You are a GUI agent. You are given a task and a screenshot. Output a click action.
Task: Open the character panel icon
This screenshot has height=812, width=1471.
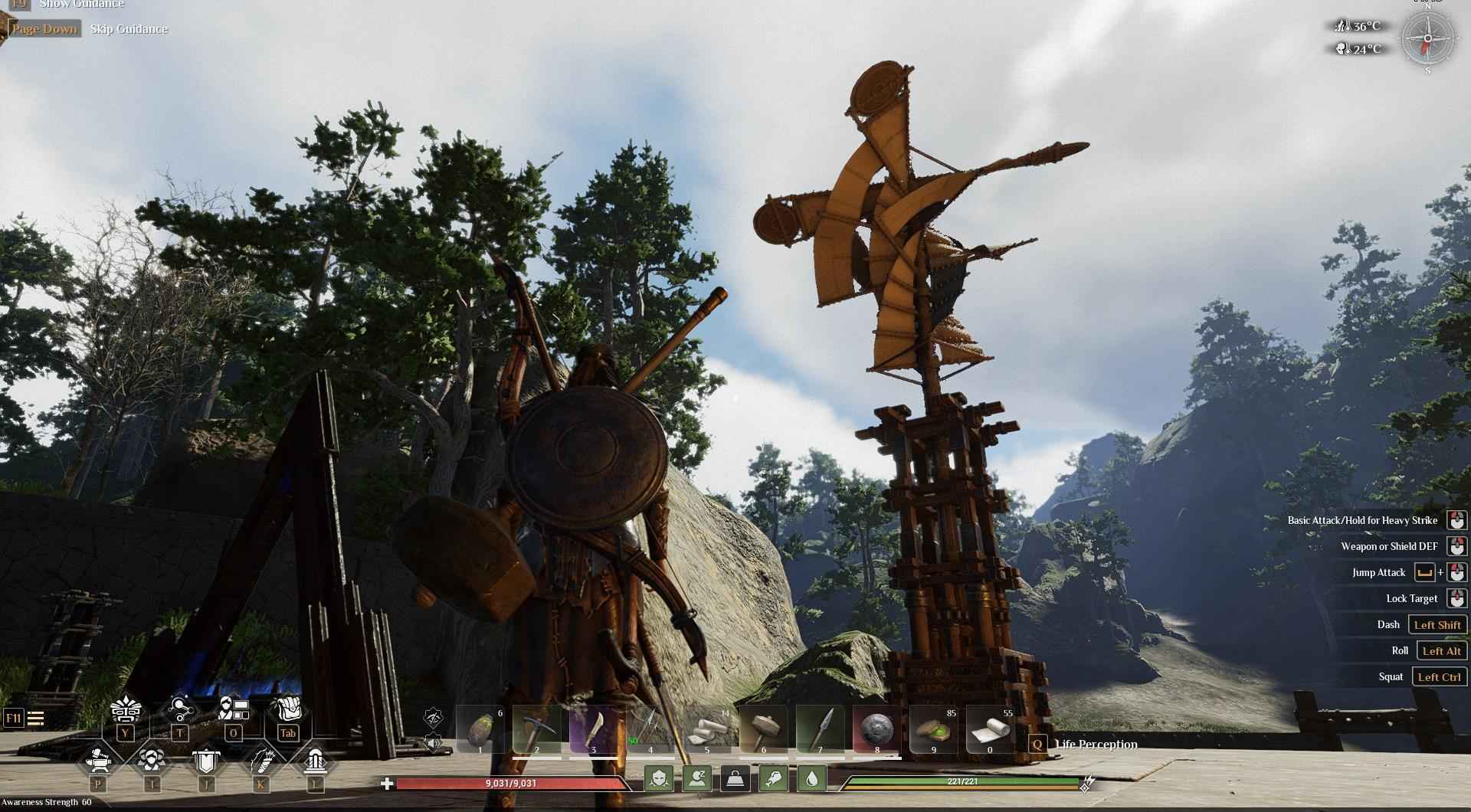pyautogui.click(x=233, y=710)
